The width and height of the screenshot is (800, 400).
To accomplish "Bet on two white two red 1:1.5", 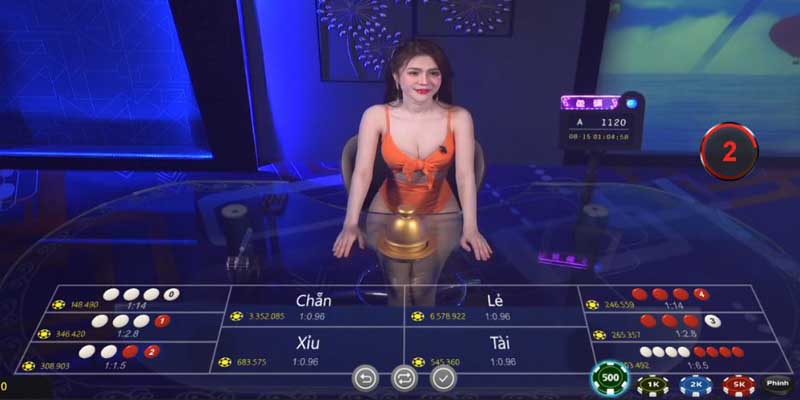I will 118,357.
